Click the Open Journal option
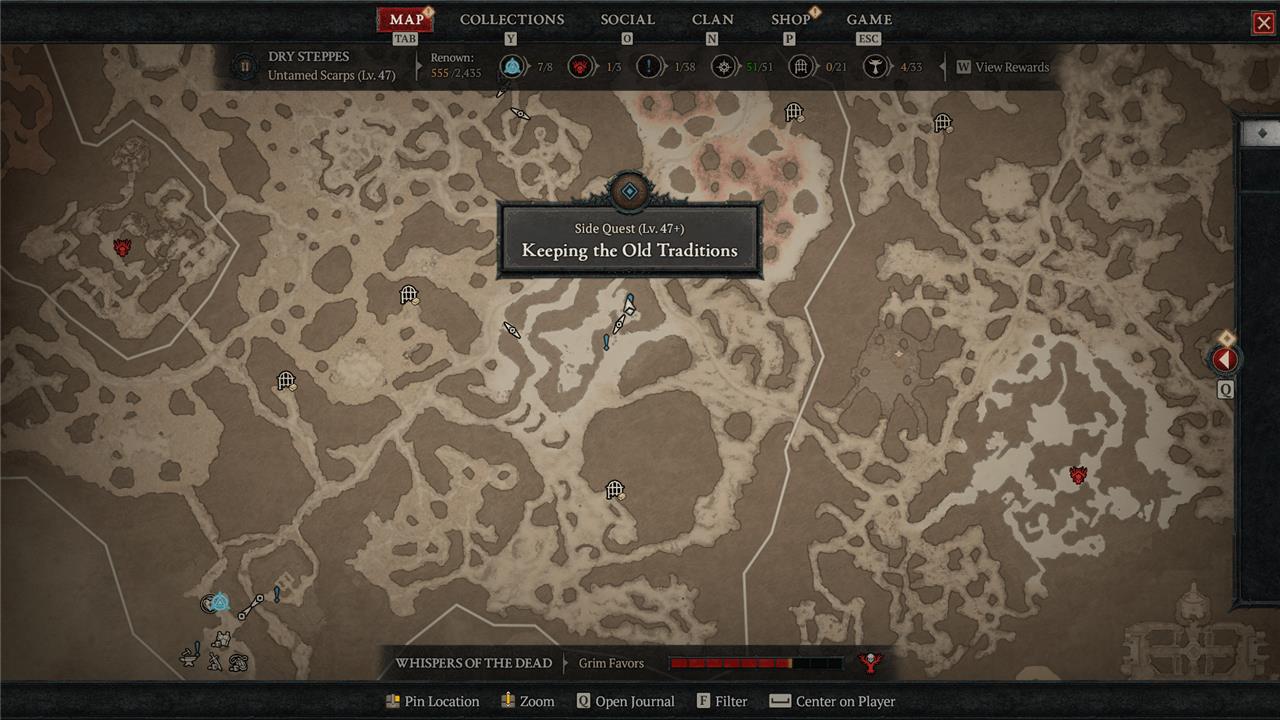The width and height of the screenshot is (1280, 720). click(x=625, y=701)
